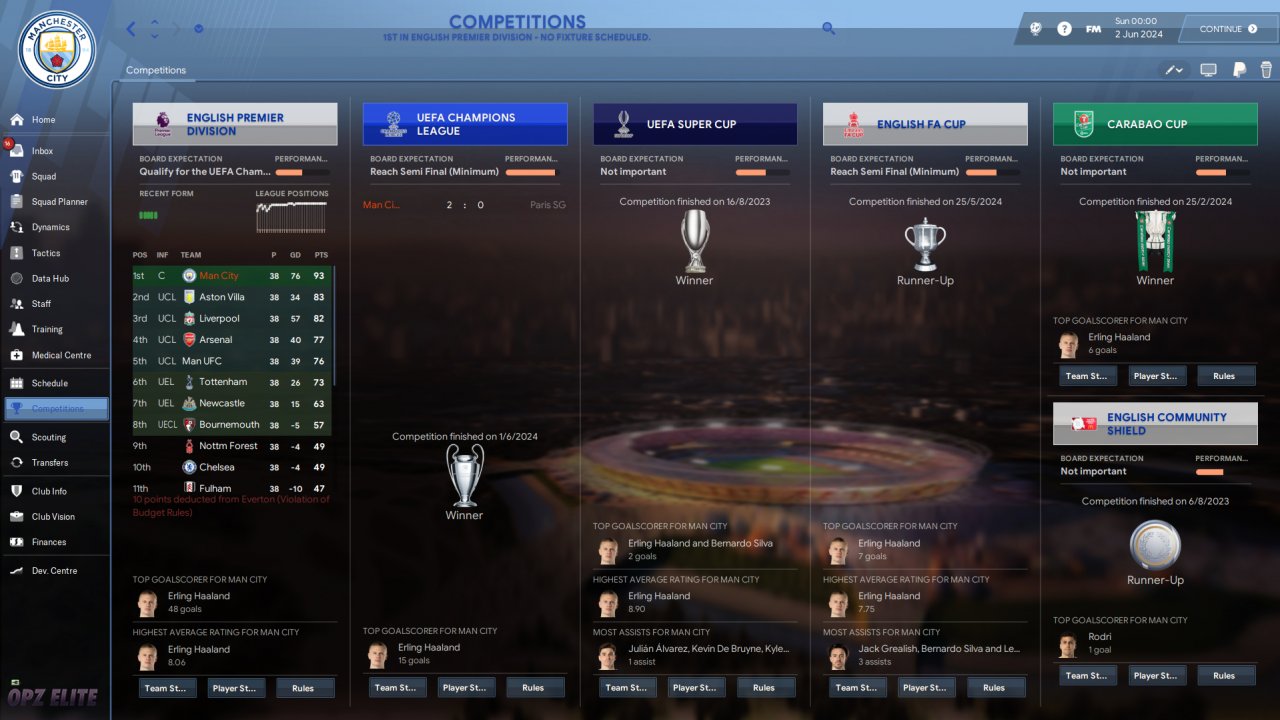Open the search magnifier icon
The width and height of the screenshot is (1280, 720).
point(828,29)
